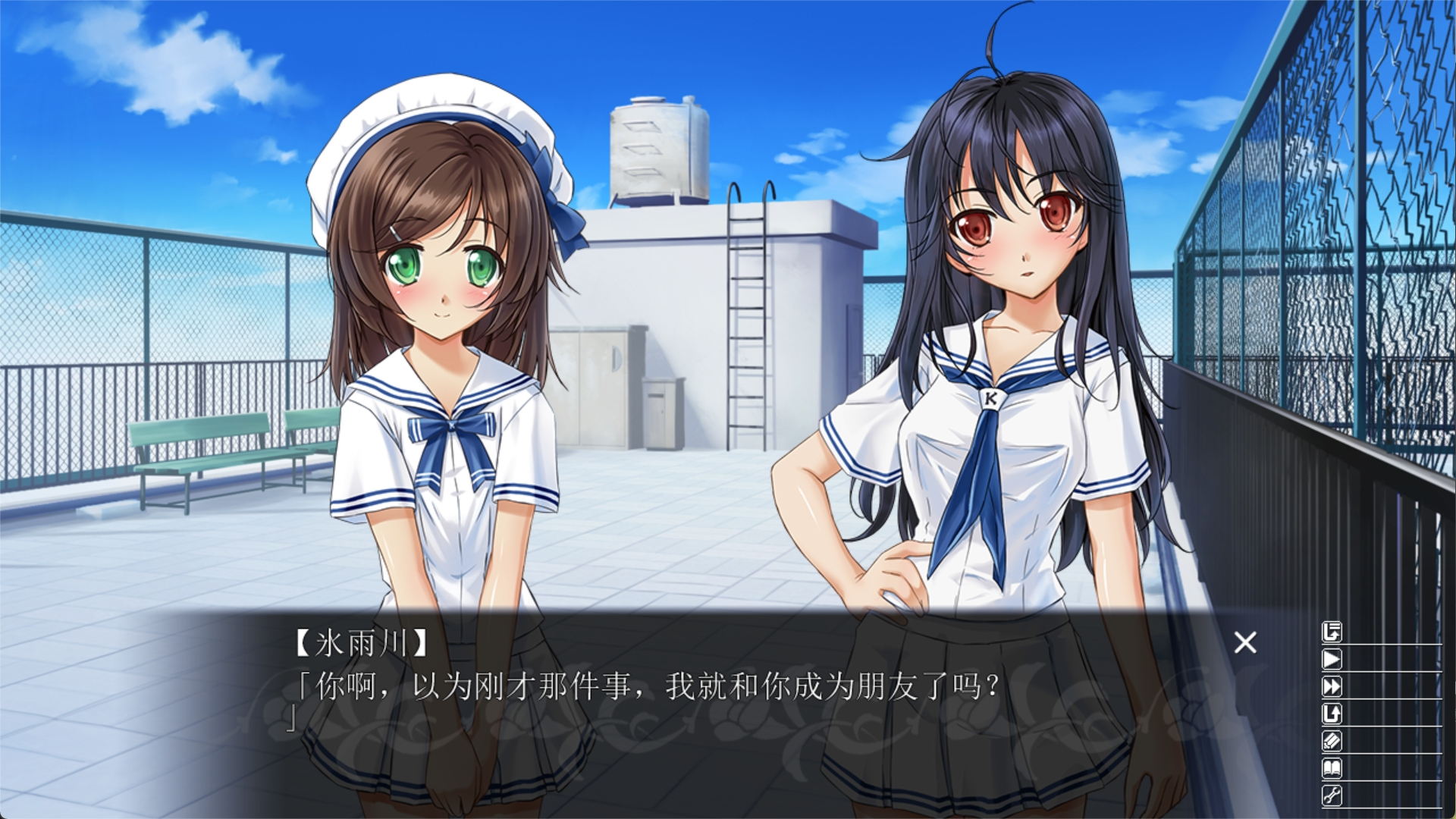Hide the dialogue box with the X
The image size is (1456, 819).
point(1245,643)
